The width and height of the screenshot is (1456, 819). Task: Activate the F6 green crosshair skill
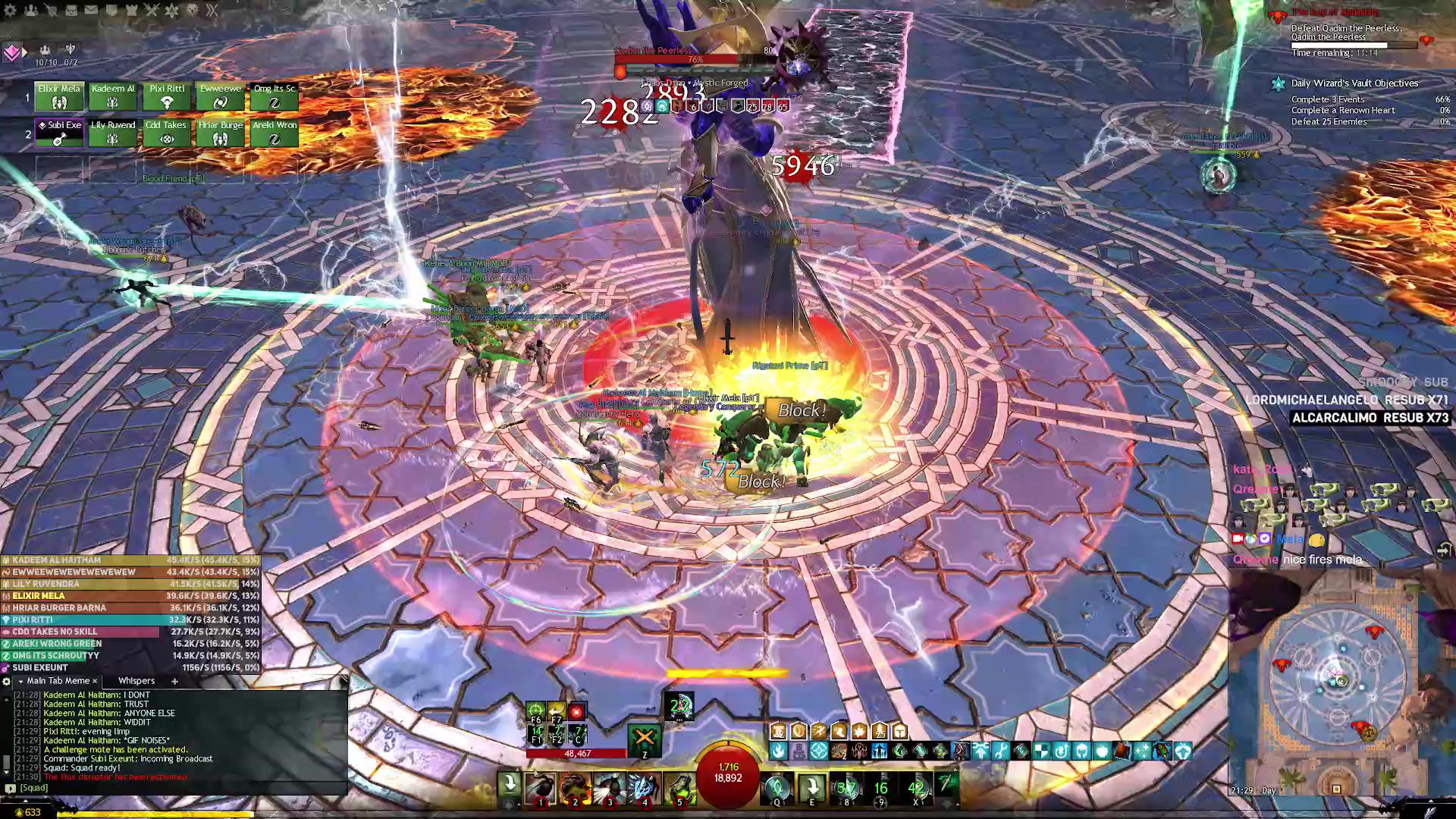click(x=536, y=711)
